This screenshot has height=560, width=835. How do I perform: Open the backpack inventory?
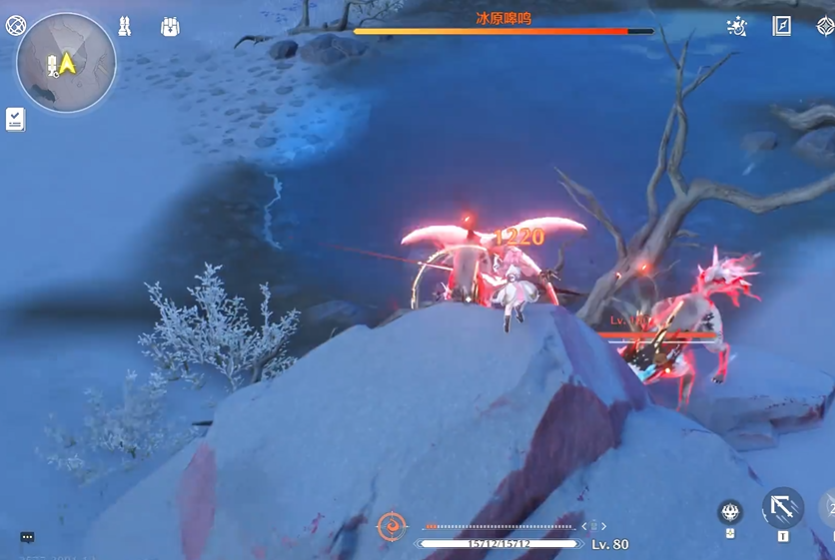(x=170, y=27)
